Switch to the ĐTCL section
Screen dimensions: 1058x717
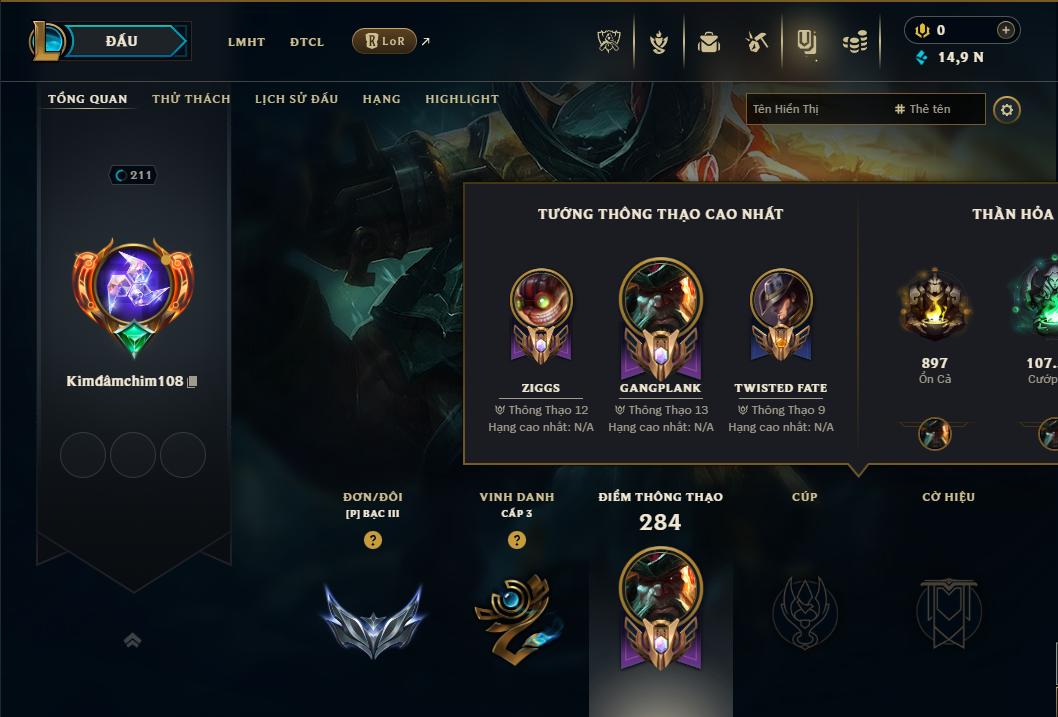click(x=307, y=42)
